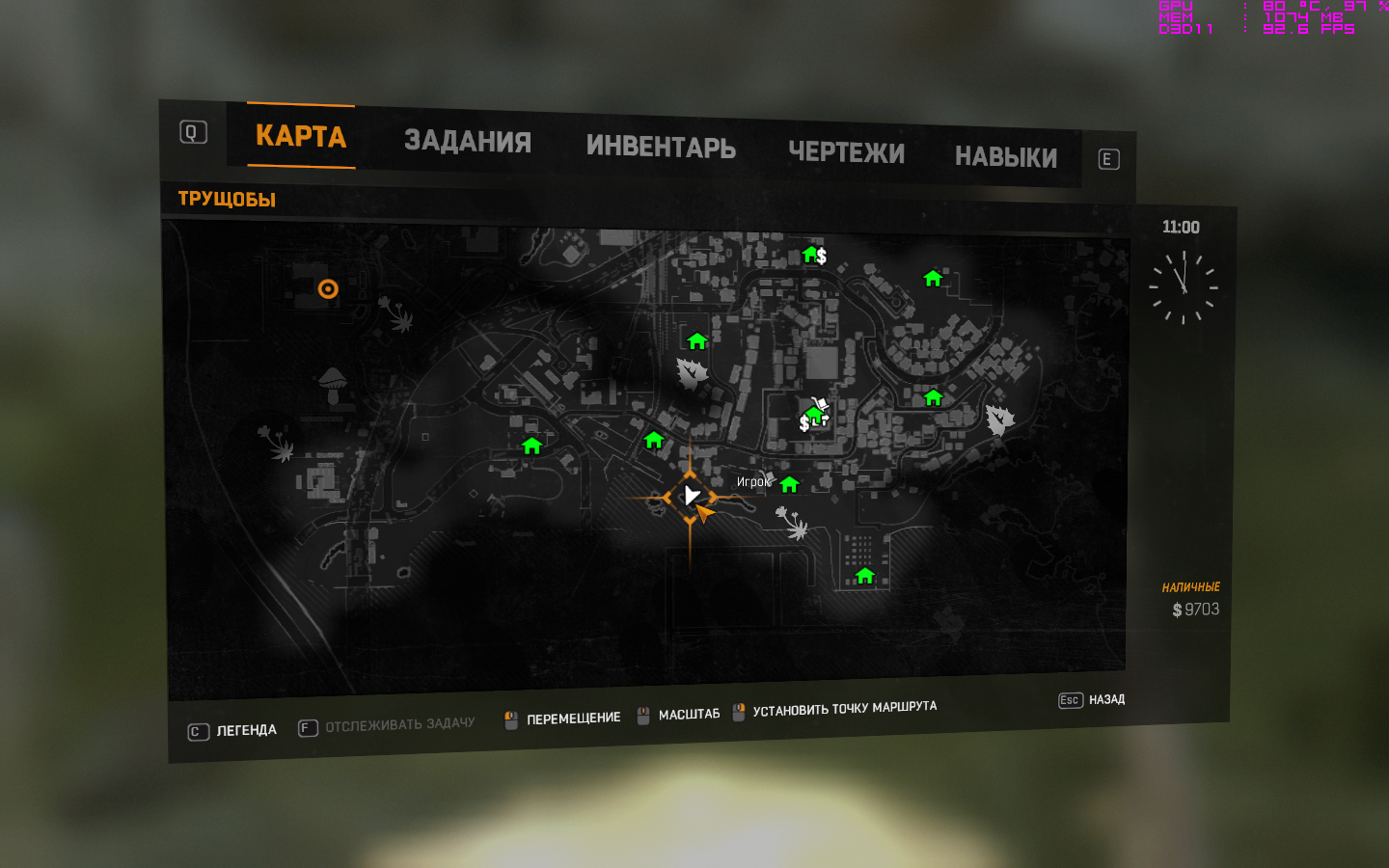Viewport: 1389px width, 868px height.
Task: Open the ИНВЕНТАРЬ tab
Action: click(661, 147)
